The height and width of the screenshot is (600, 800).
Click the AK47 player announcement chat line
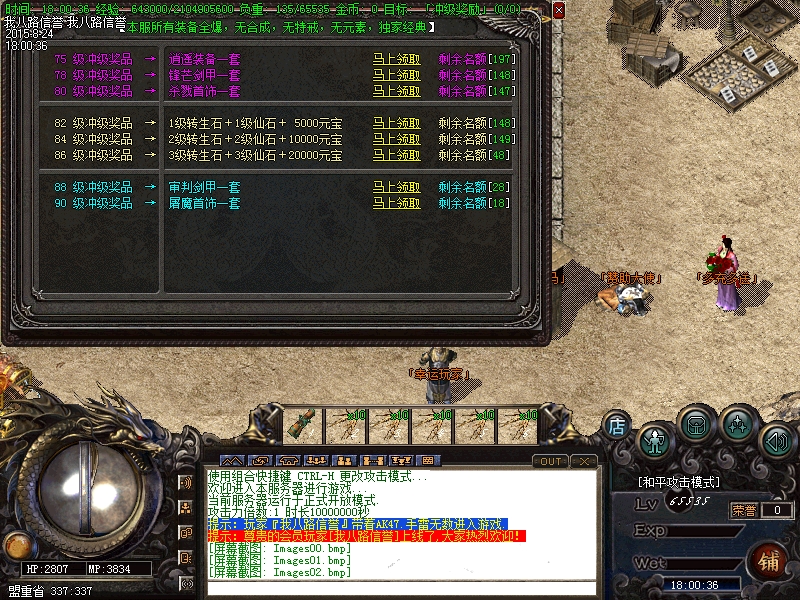pos(357,523)
